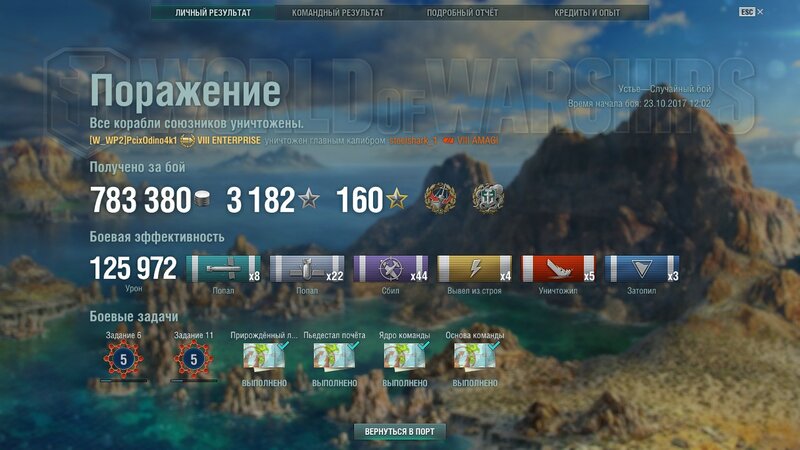Open the Задание 6 combat mission
Image resolution: width=800 pixels, height=450 pixels.
click(123, 358)
